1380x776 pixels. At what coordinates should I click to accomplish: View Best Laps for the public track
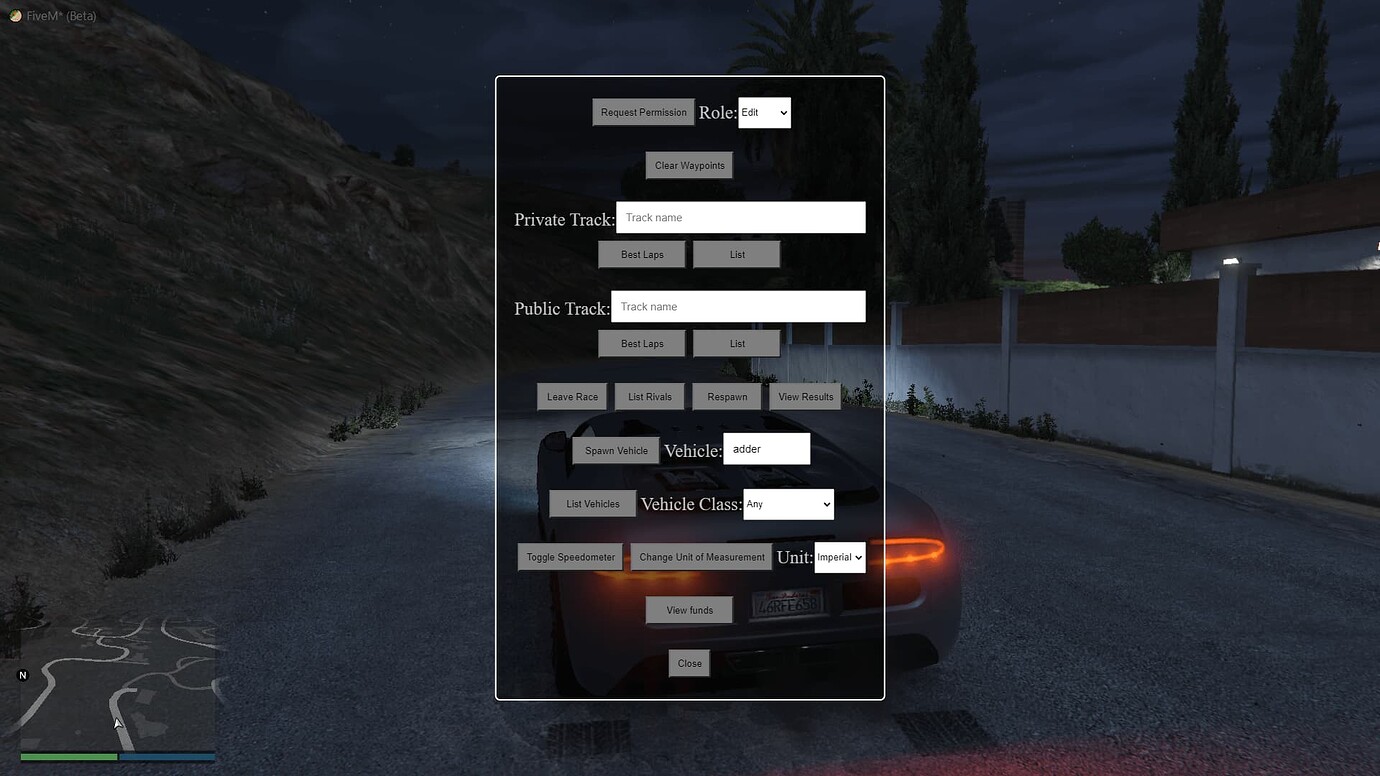tap(641, 343)
